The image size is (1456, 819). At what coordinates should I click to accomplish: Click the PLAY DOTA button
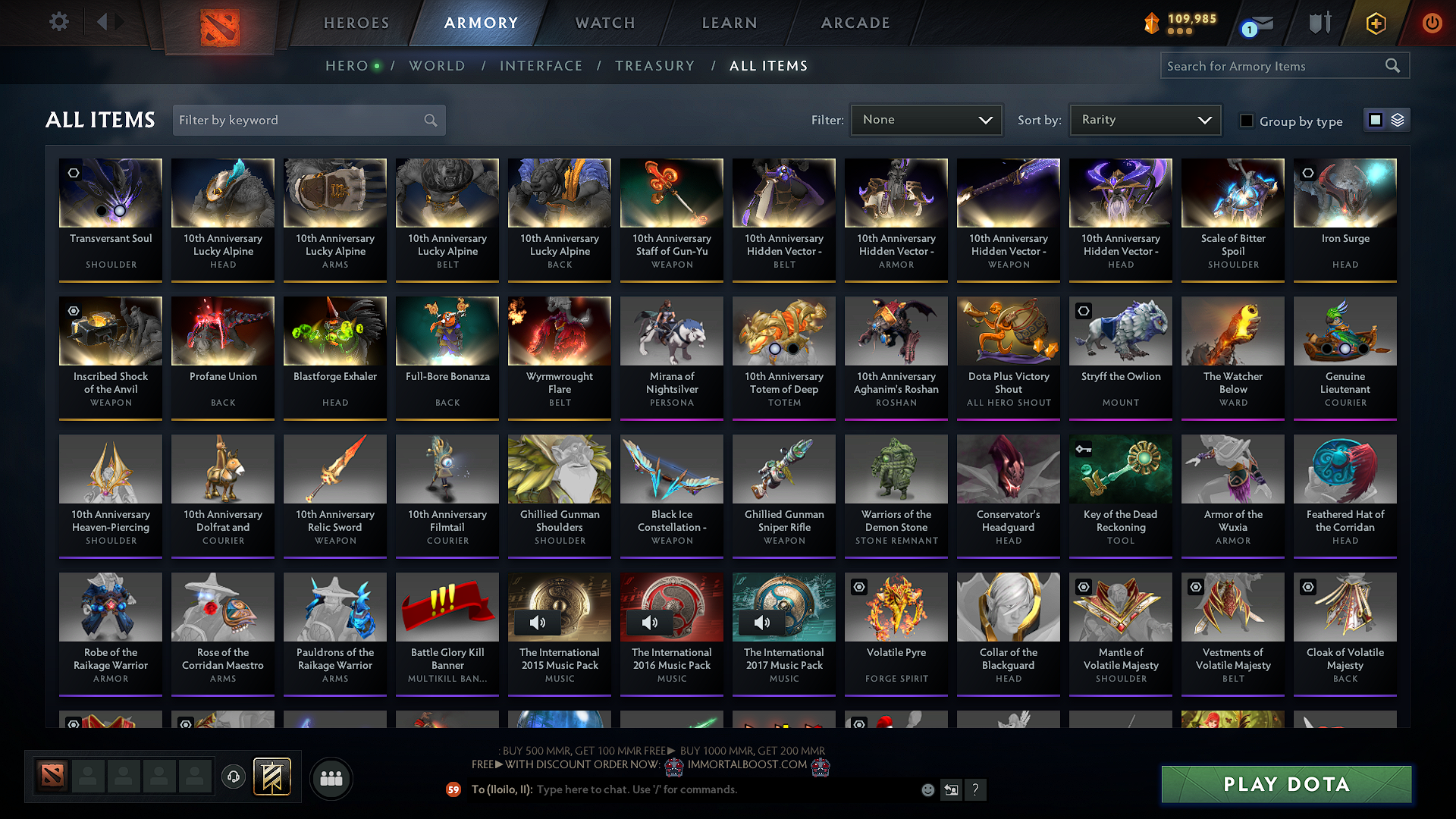pos(1285,784)
